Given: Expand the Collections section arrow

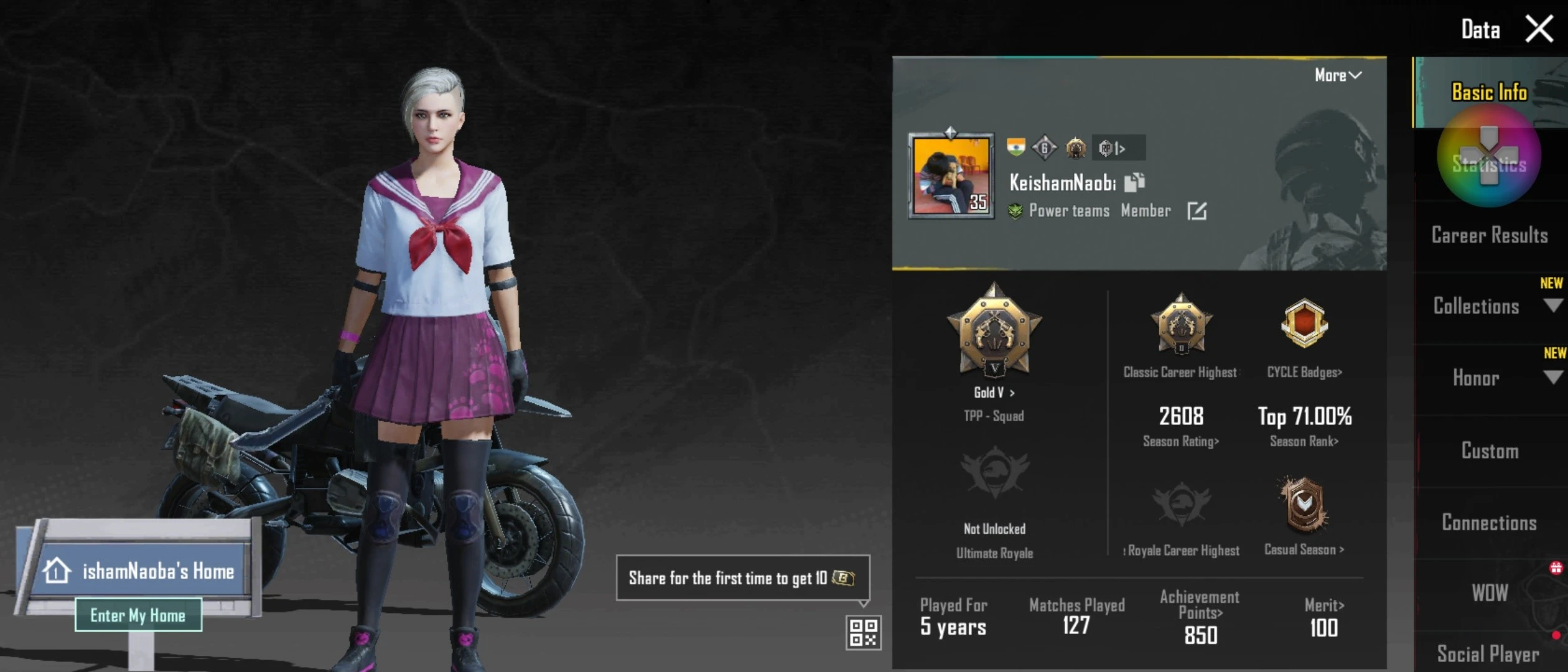Looking at the screenshot, I should click(x=1553, y=305).
